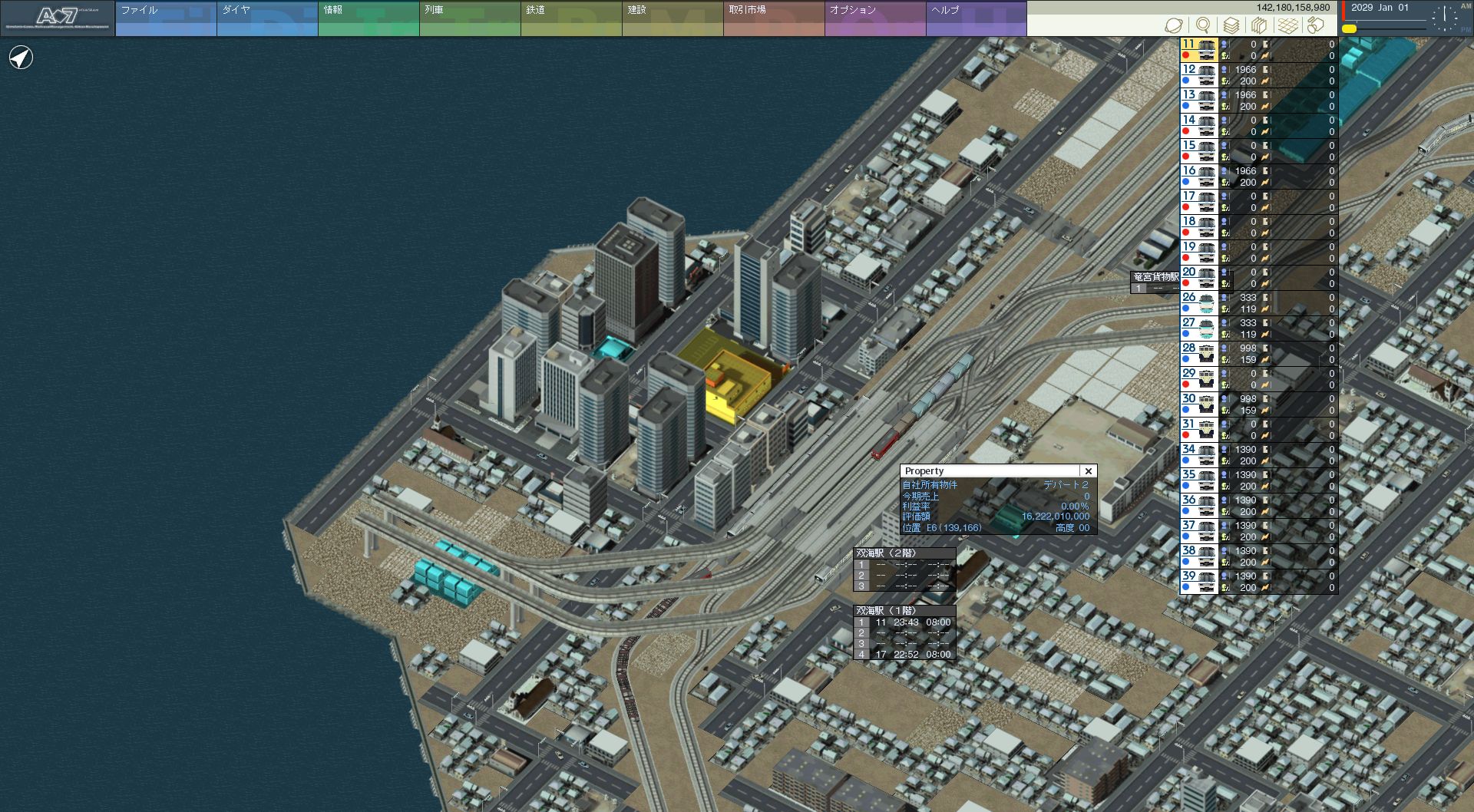Viewport: 1474px width, 812px height.
Task: Open the ファイル (File) menu
Action: tap(165, 18)
